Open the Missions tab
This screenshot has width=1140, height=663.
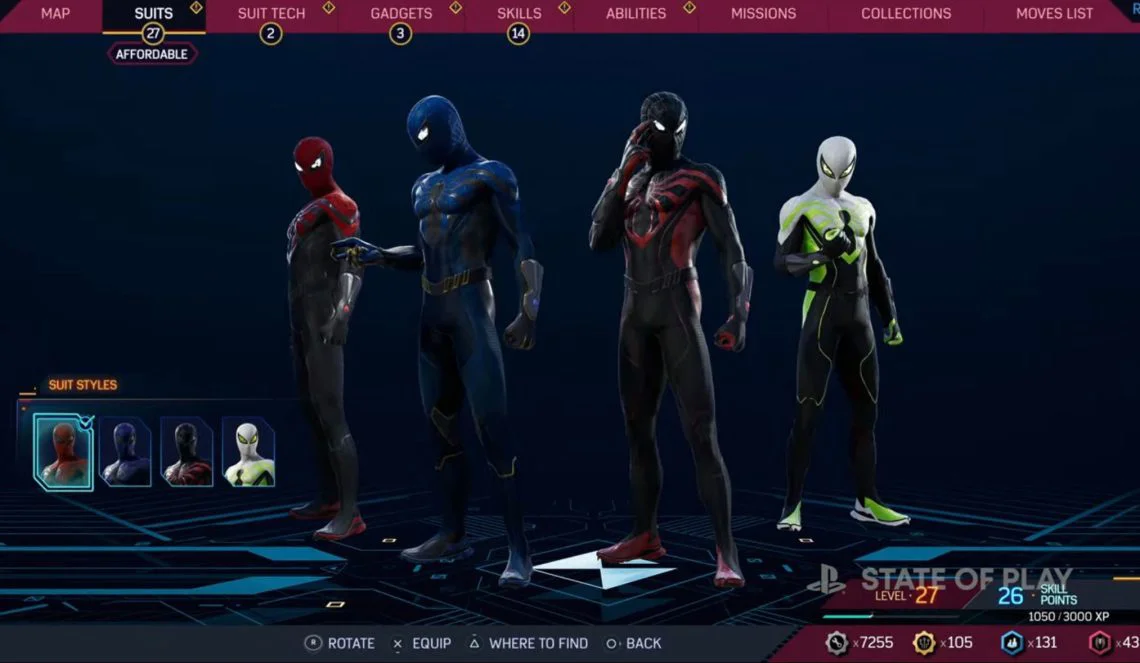pyautogui.click(x=763, y=14)
